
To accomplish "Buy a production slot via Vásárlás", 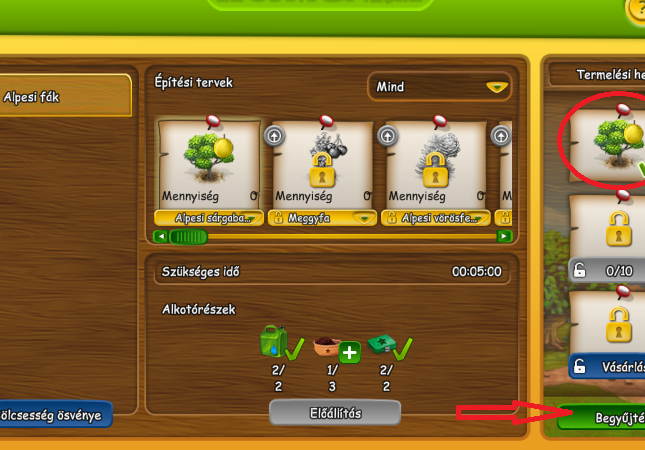I will pyautogui.click(x=608, y=366).
